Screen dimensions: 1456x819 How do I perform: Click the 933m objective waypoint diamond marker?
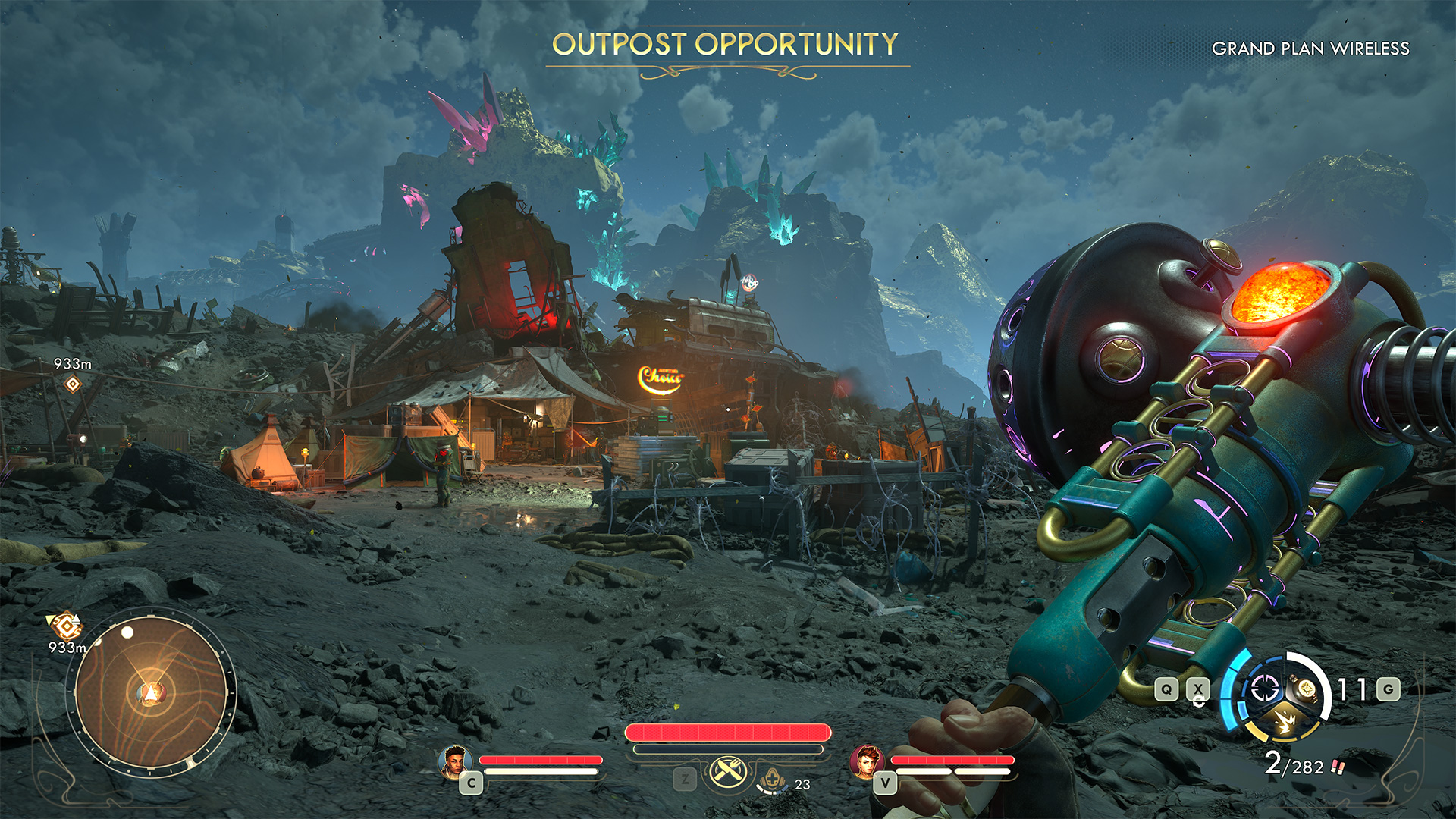point(72,384)
